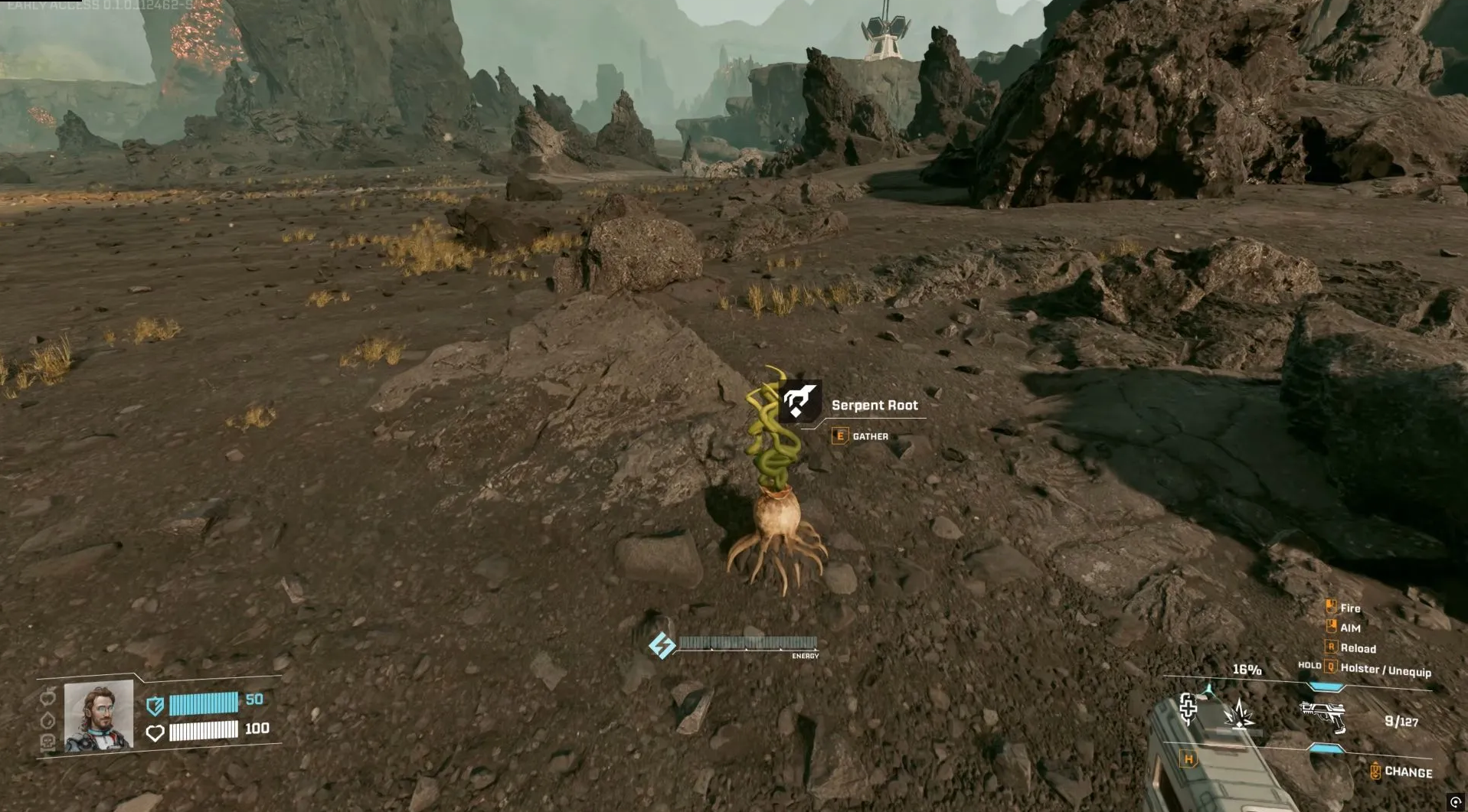This screenshot has height=812, width=1468.
Task: Activate the explosion burst ability icon
Action: pos(1238,714)
